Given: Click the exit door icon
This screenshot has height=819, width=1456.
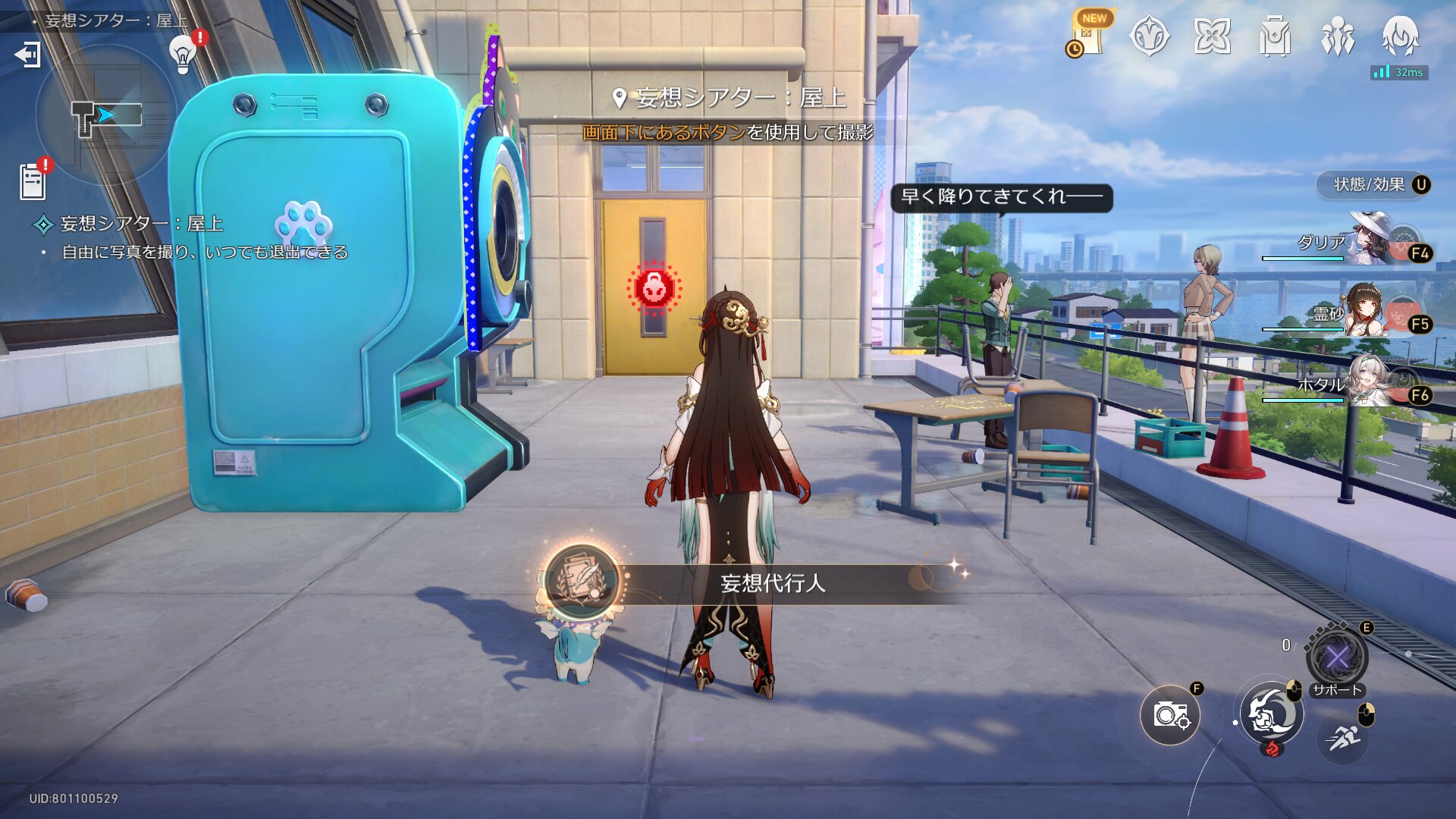Looking at the screenshot, I should coord(28,55).
